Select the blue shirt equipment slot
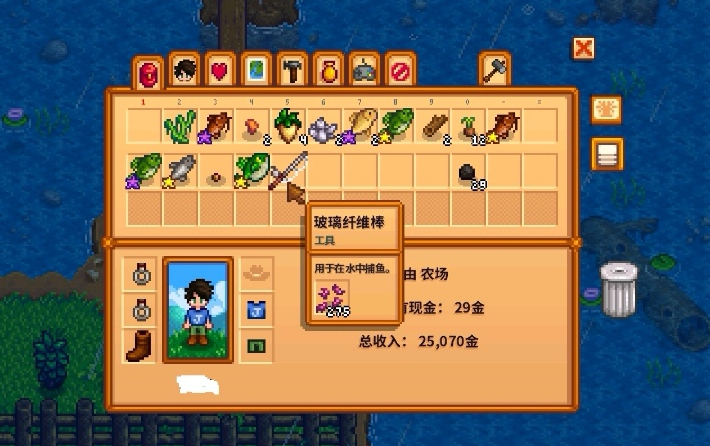This screenshot has height=446, width=710. [254, 309]
